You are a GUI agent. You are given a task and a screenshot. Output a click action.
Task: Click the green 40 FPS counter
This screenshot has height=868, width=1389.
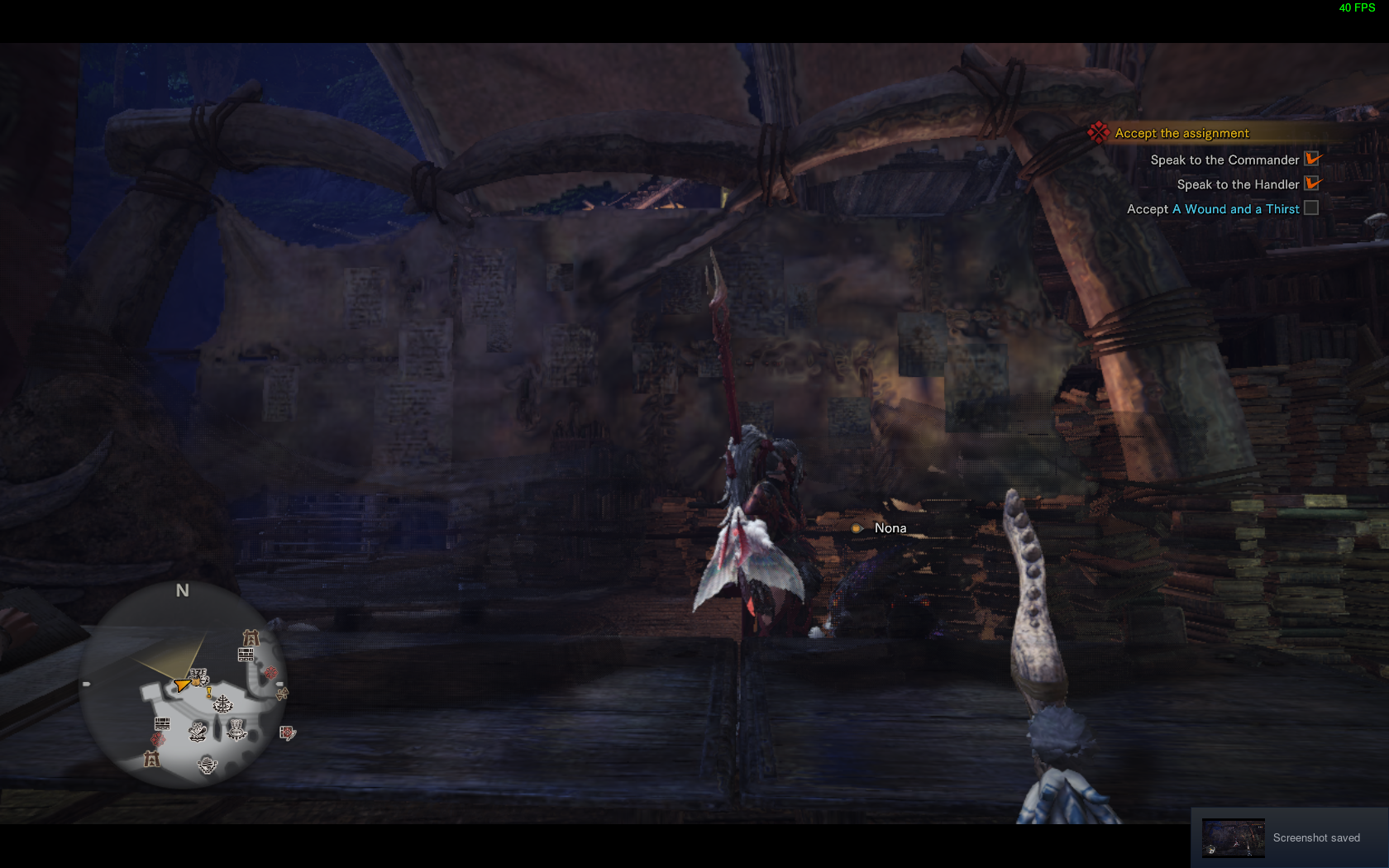[x=1356, y=9]
